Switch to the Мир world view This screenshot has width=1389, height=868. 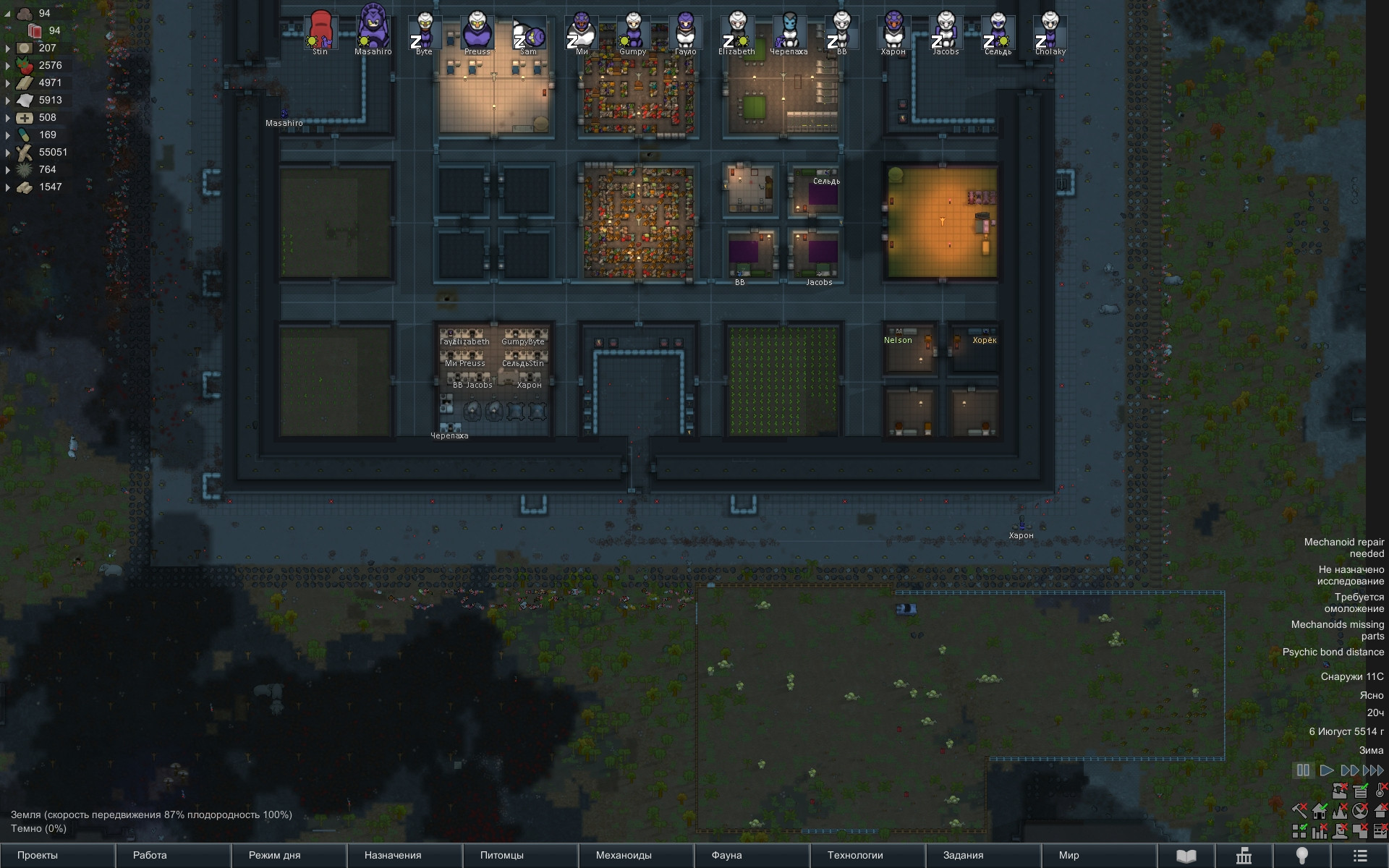tap(1069, 855)
